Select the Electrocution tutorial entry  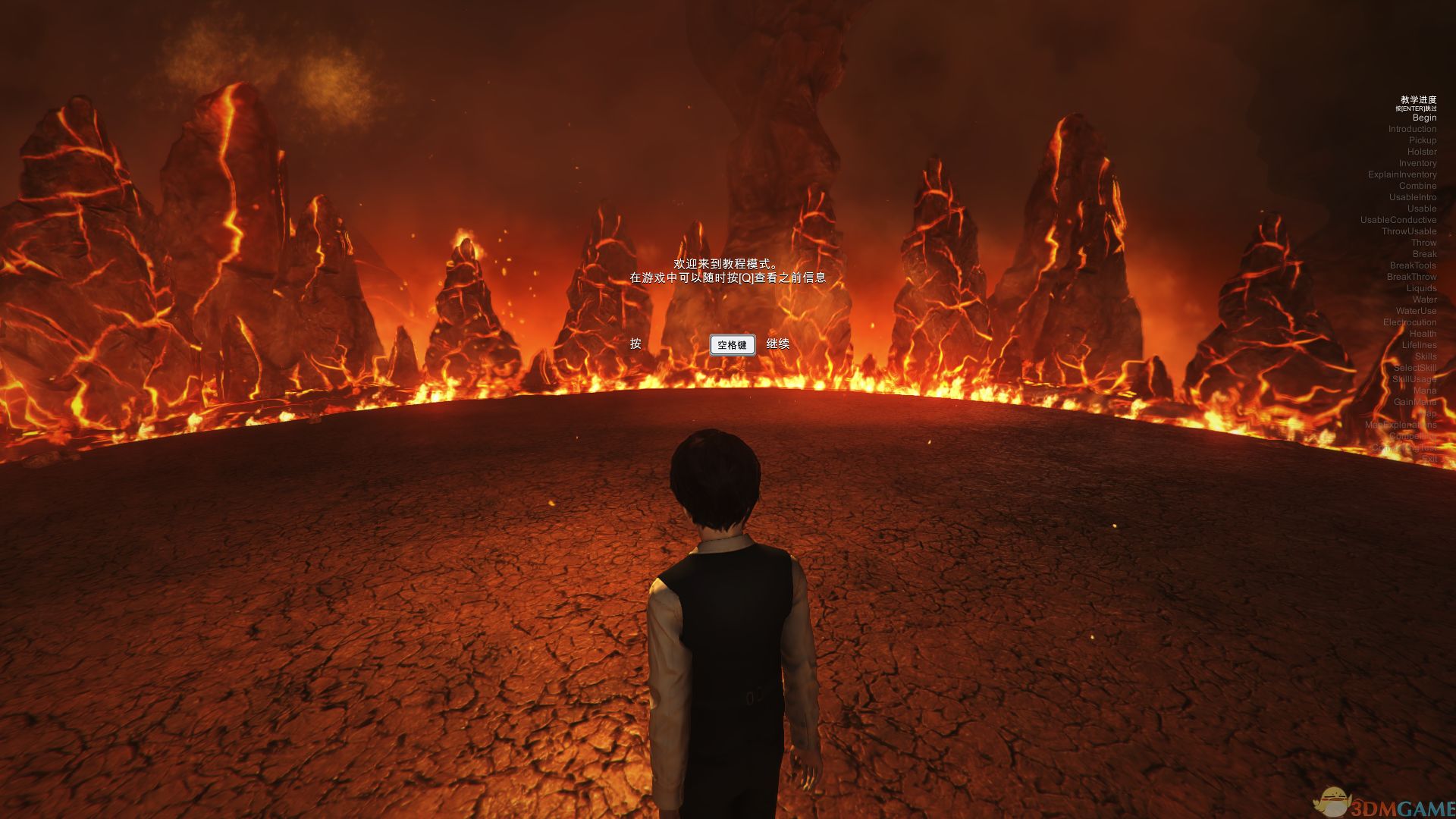(x=1409, y=322)
